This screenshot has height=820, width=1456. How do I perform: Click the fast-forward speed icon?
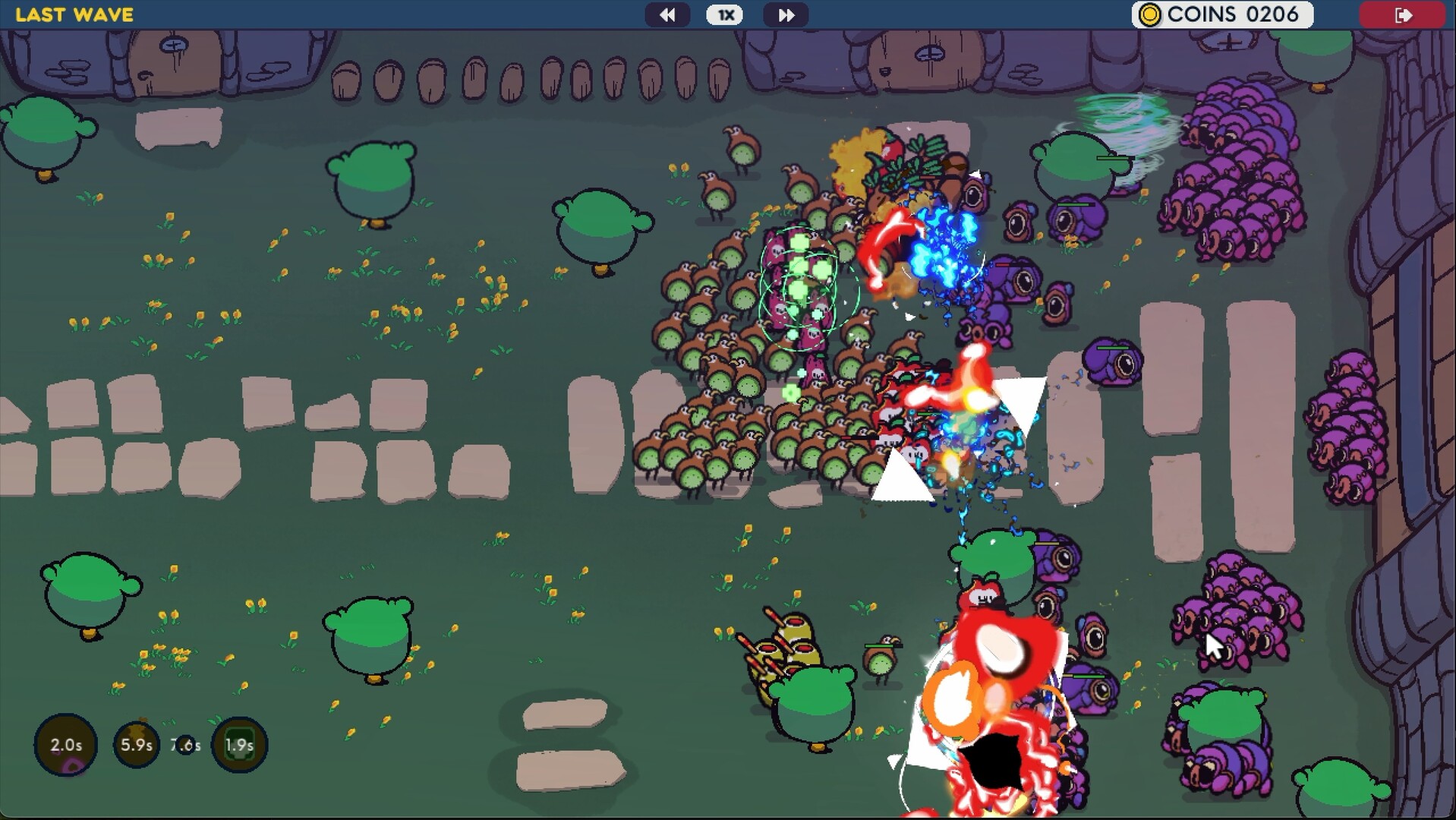786,14
